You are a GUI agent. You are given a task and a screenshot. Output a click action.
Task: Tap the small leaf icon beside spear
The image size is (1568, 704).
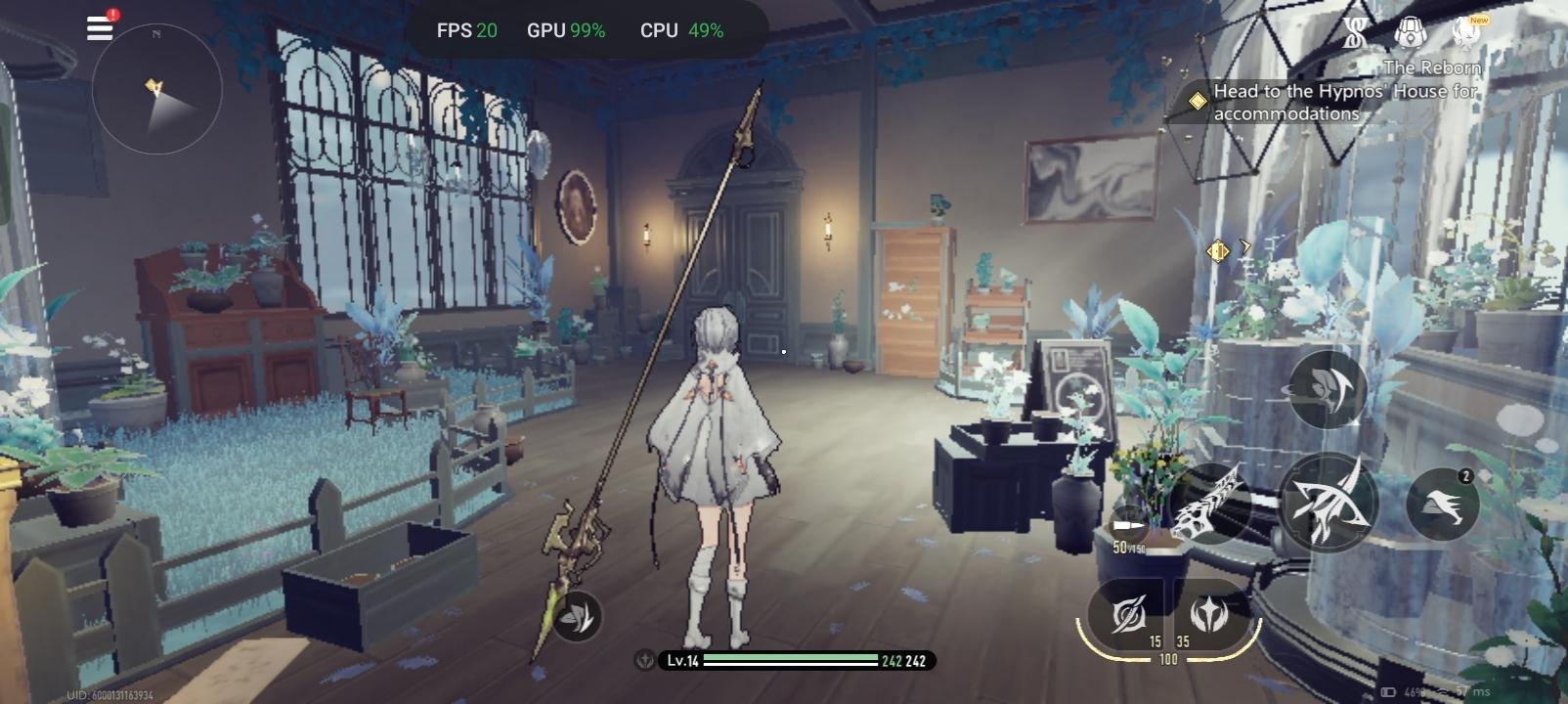578,617
